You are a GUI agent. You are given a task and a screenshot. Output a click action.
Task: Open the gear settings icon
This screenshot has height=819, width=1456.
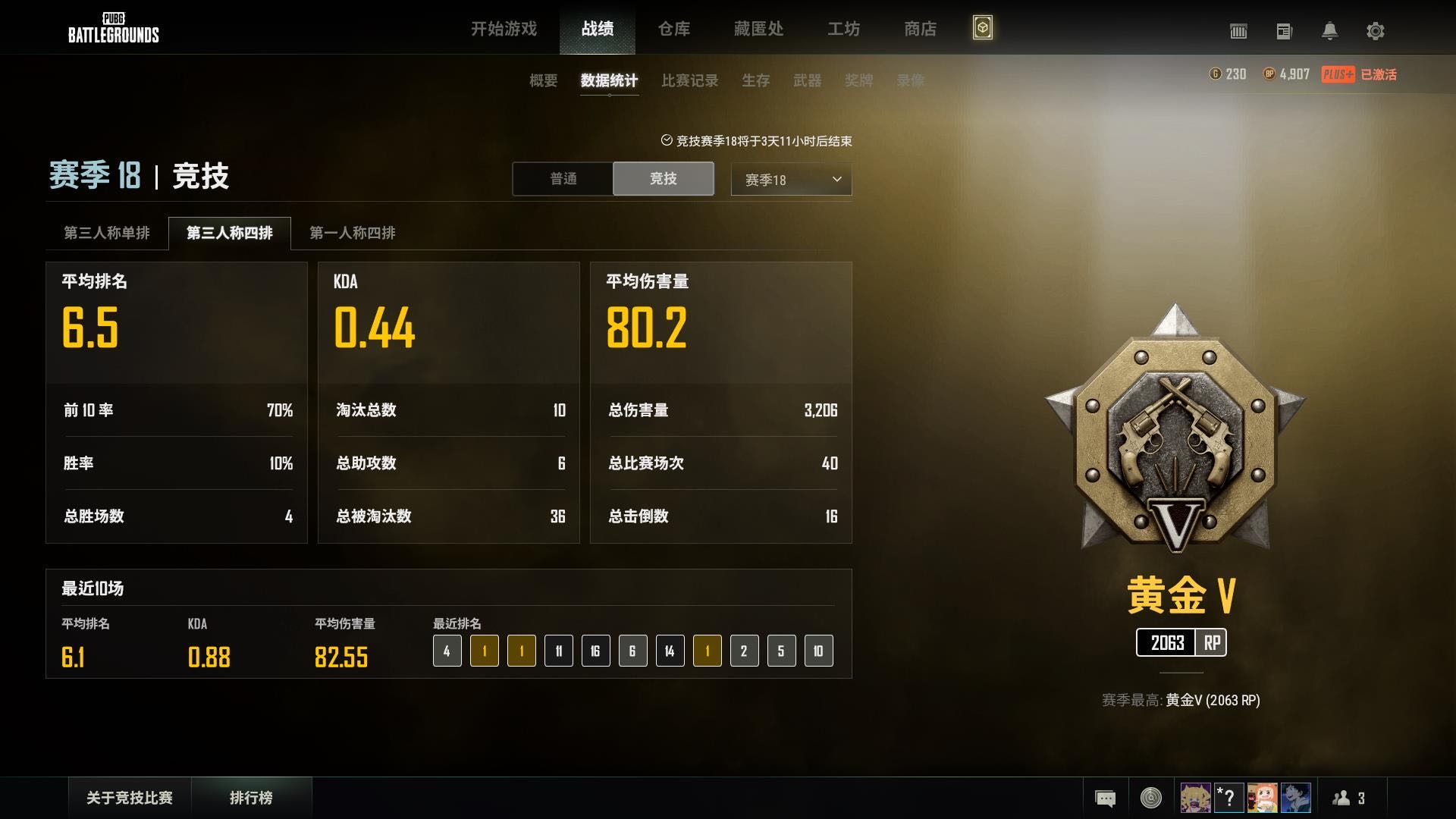pyautogui.click(x=1375, y=31)
